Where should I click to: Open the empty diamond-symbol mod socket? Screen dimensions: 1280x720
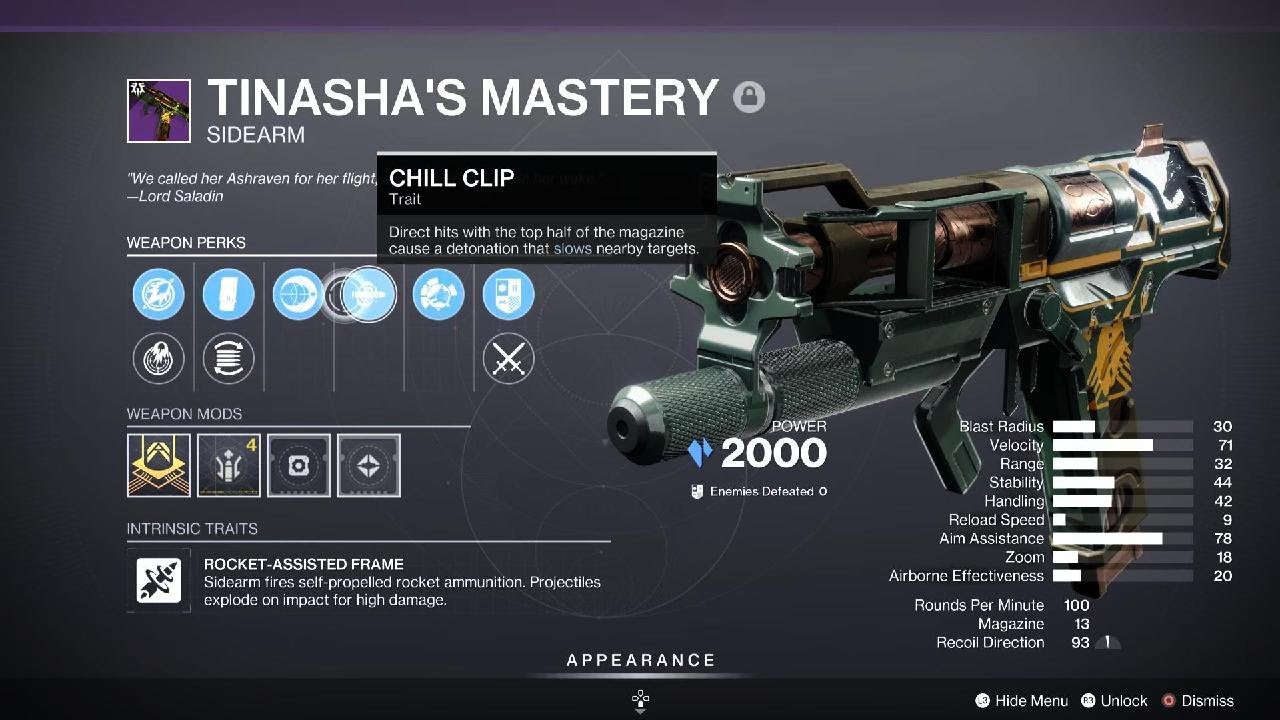click(369, 465)
